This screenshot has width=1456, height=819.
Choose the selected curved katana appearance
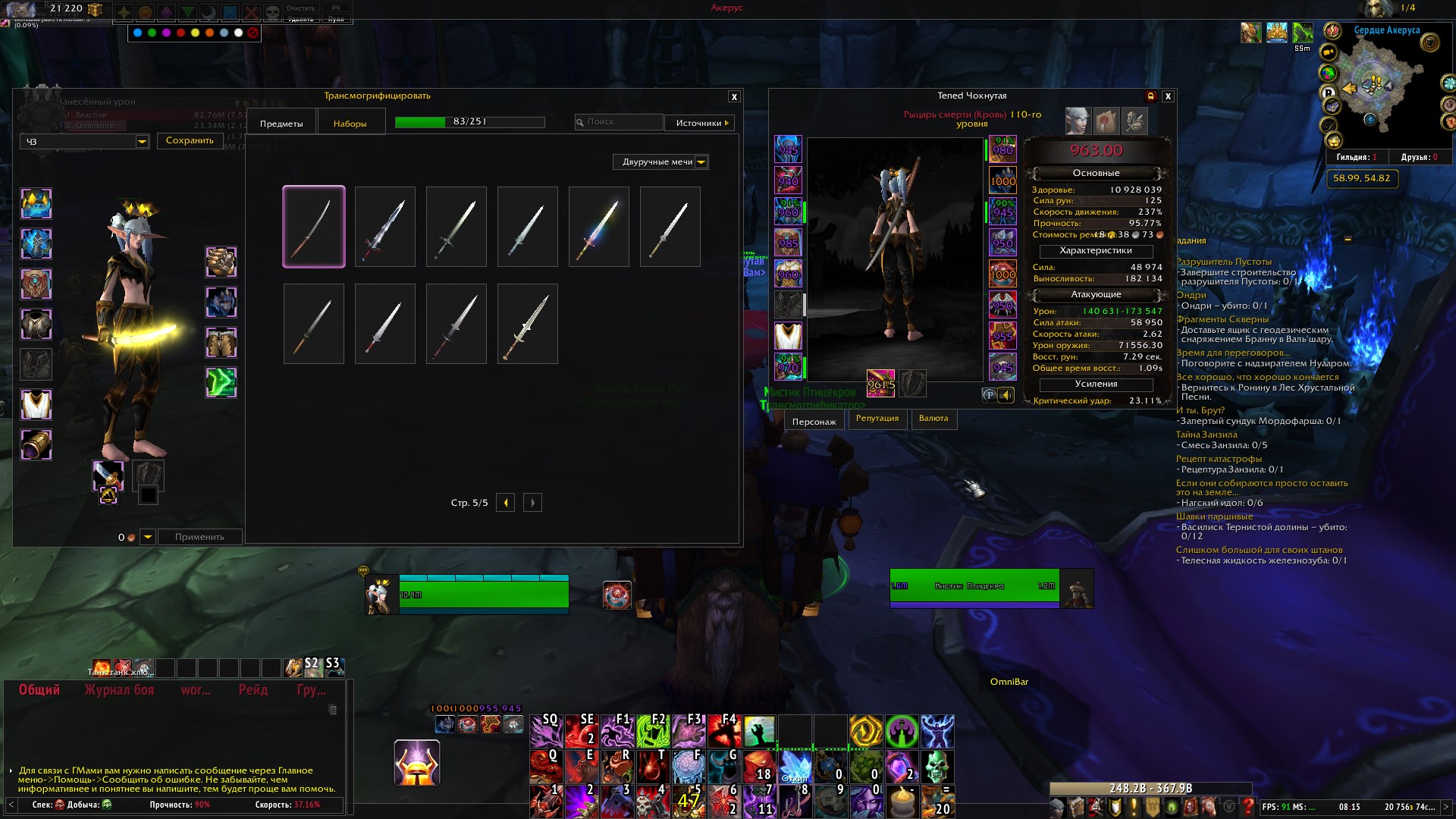[x=314, y=227]
